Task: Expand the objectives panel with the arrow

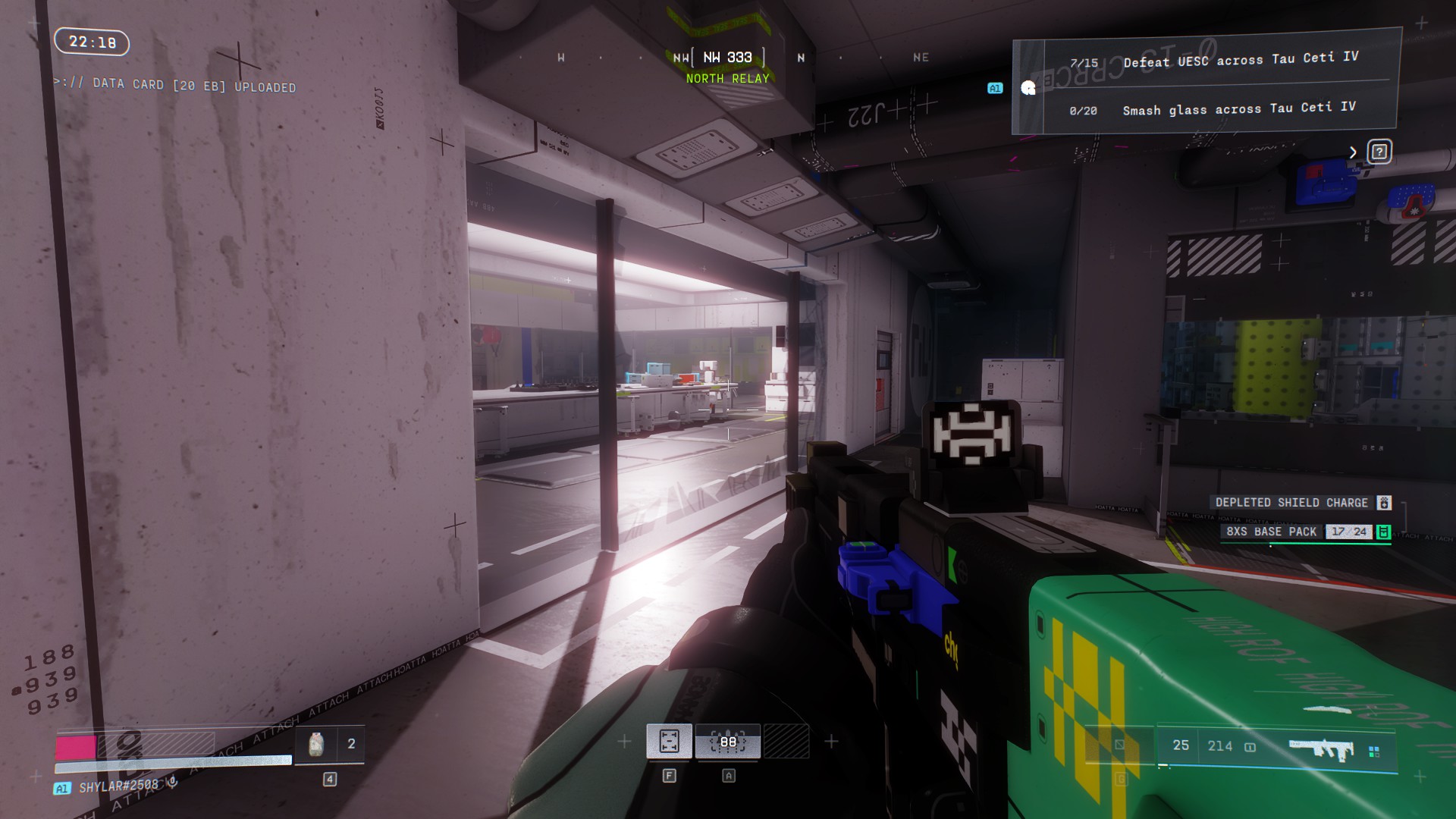Action: coord(1353,152)
